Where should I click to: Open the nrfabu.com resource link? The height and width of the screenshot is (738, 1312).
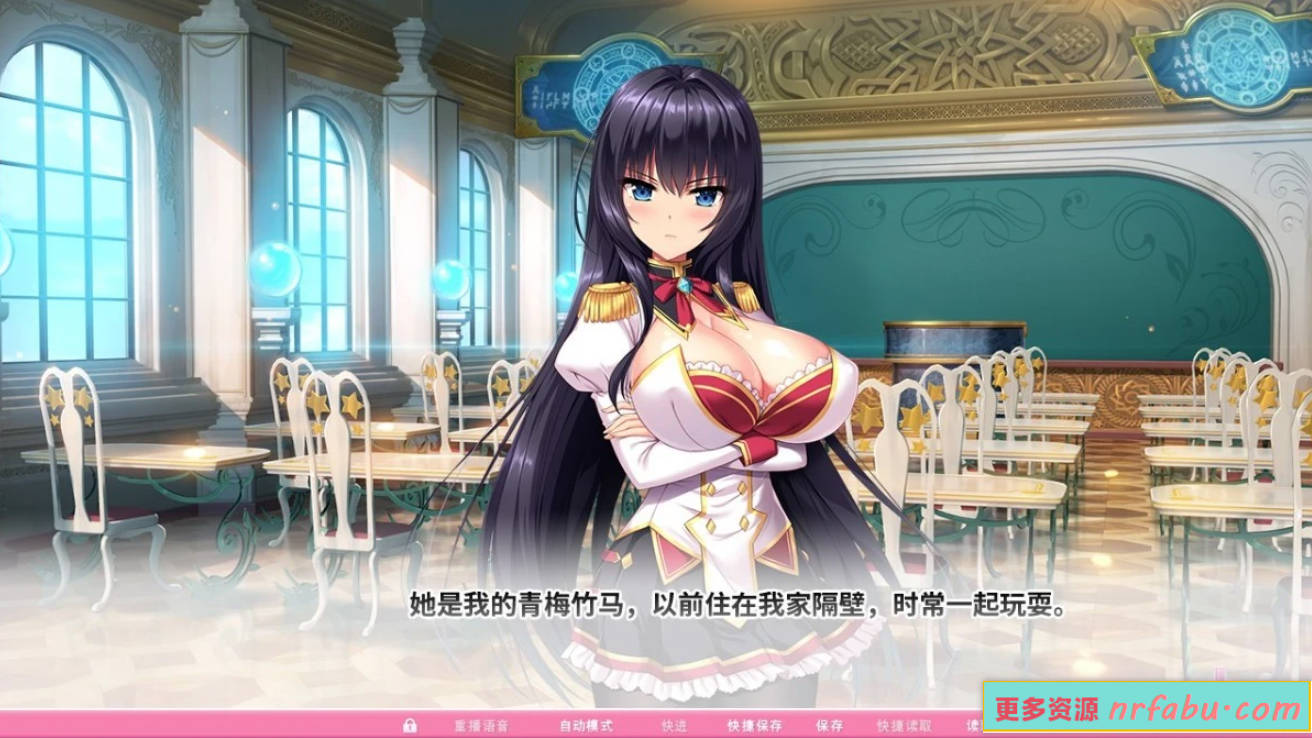(1145, 710)
